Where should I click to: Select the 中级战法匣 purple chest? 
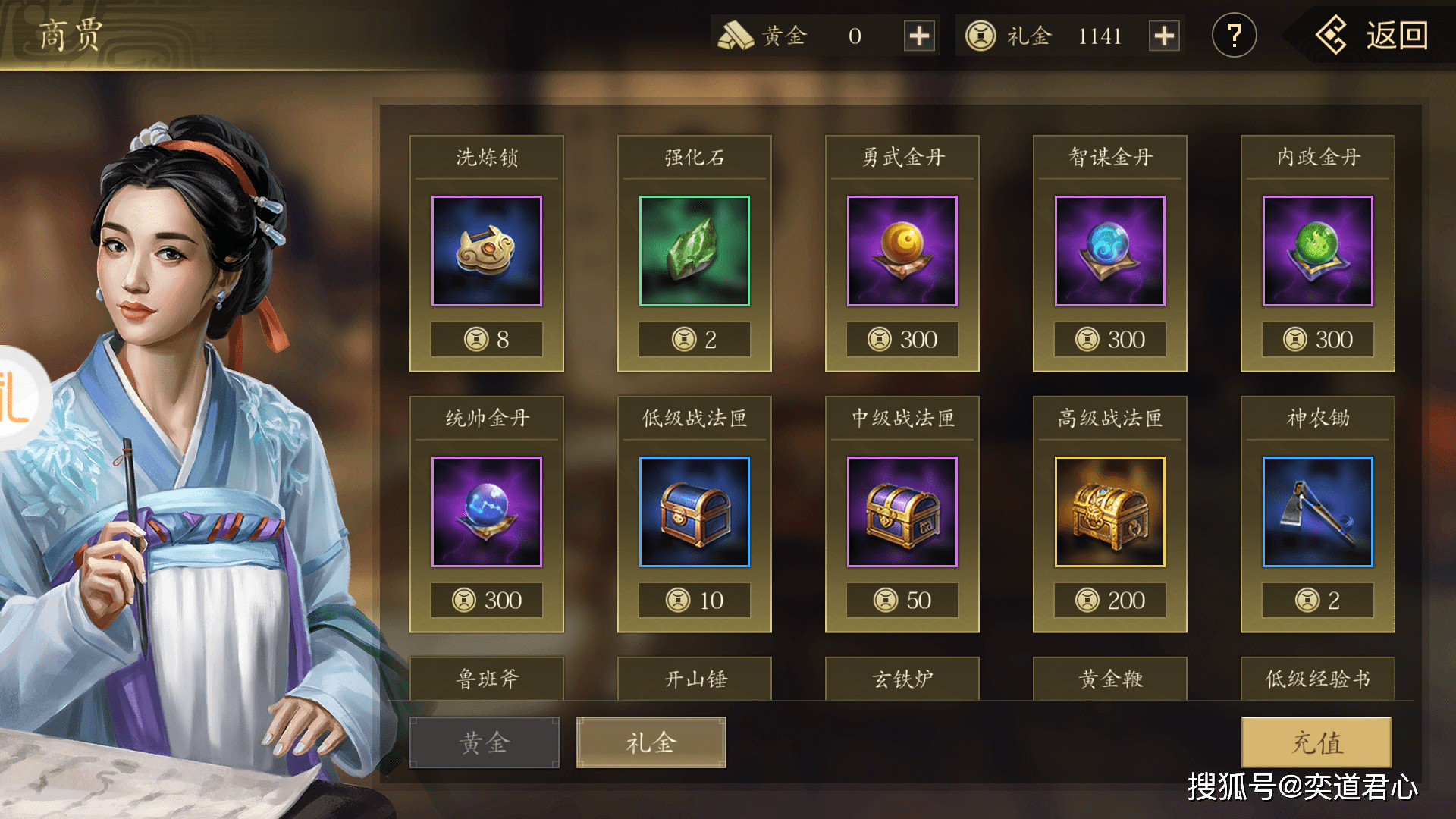click(902, 513)
